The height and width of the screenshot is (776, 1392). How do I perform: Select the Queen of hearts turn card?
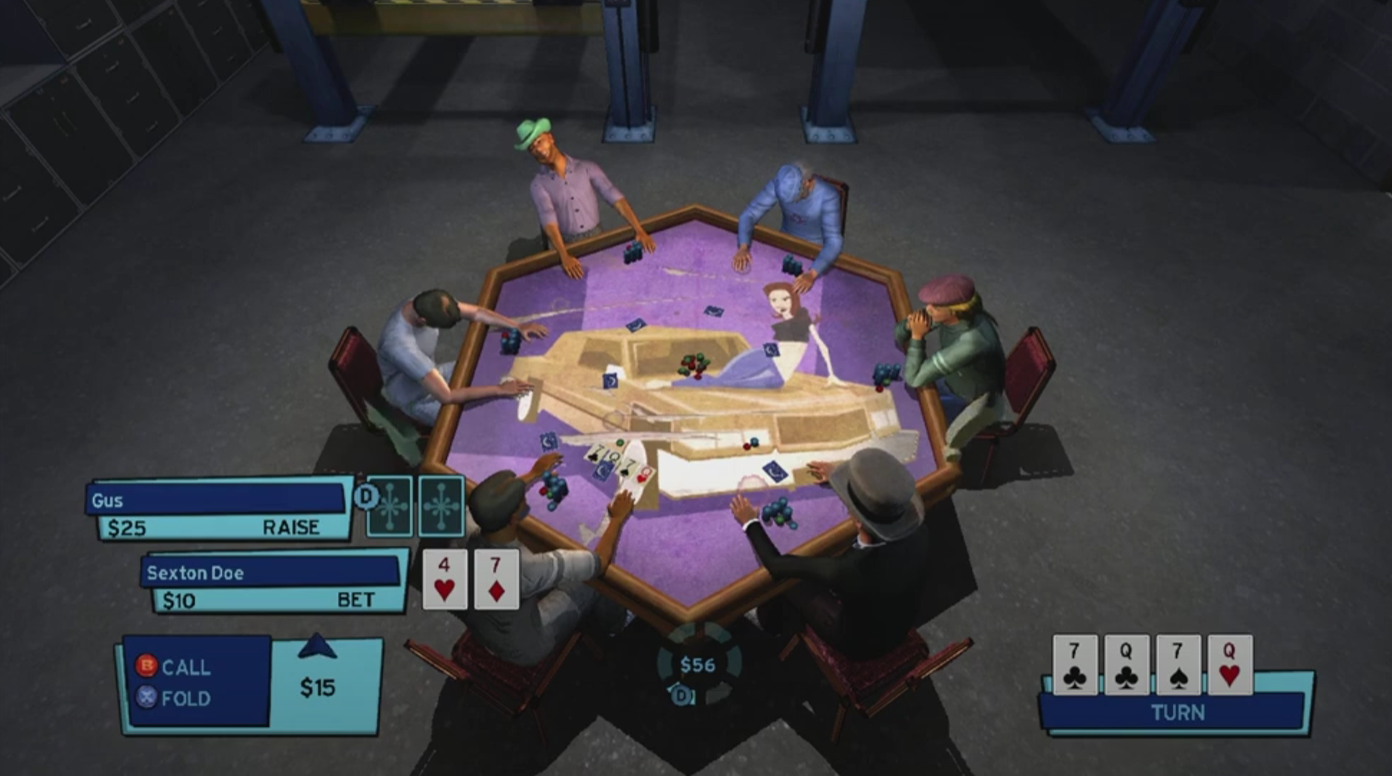[1228, 664]
